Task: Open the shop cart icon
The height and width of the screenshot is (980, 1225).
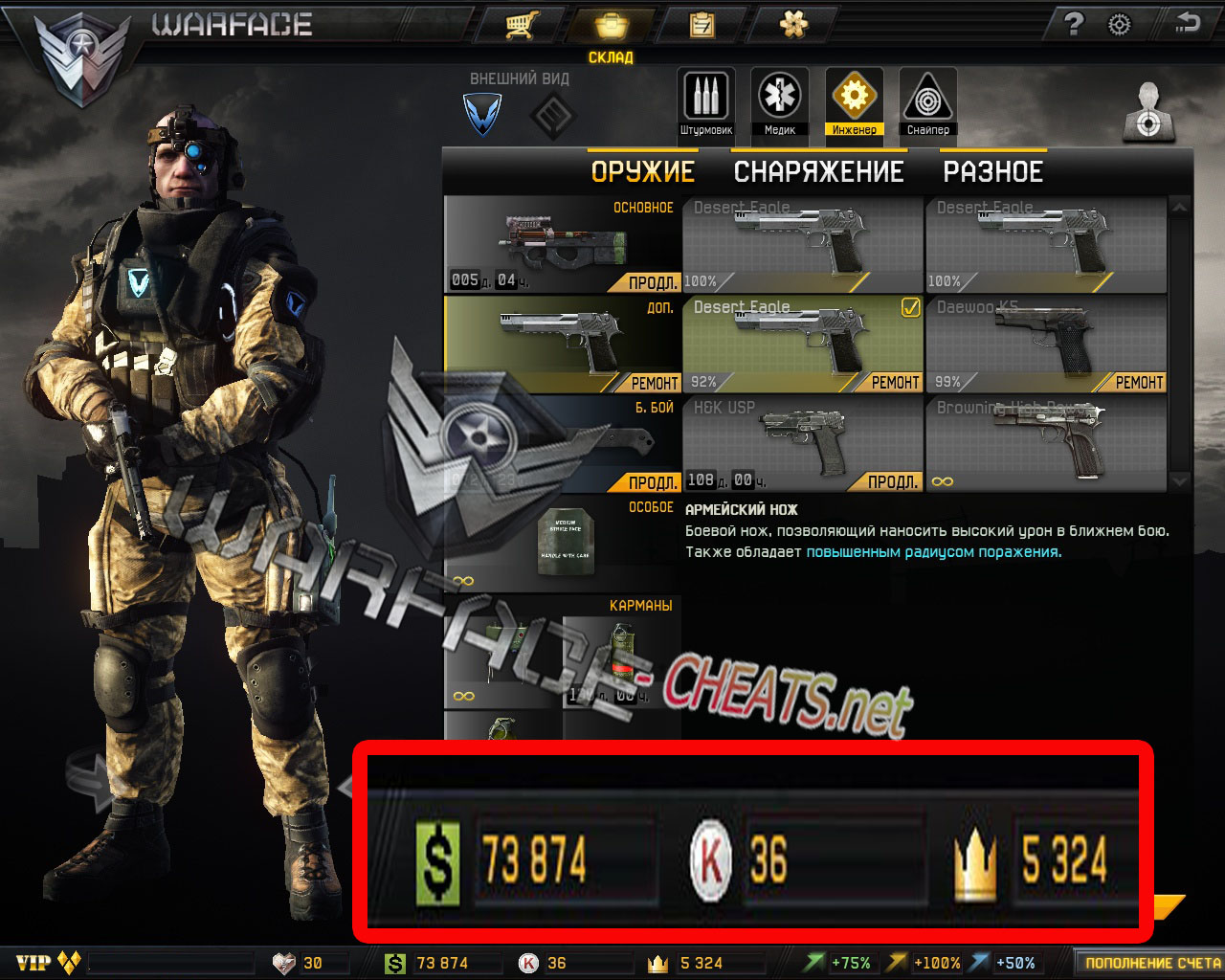Action: pyautogui.click(x=520, y=25)
